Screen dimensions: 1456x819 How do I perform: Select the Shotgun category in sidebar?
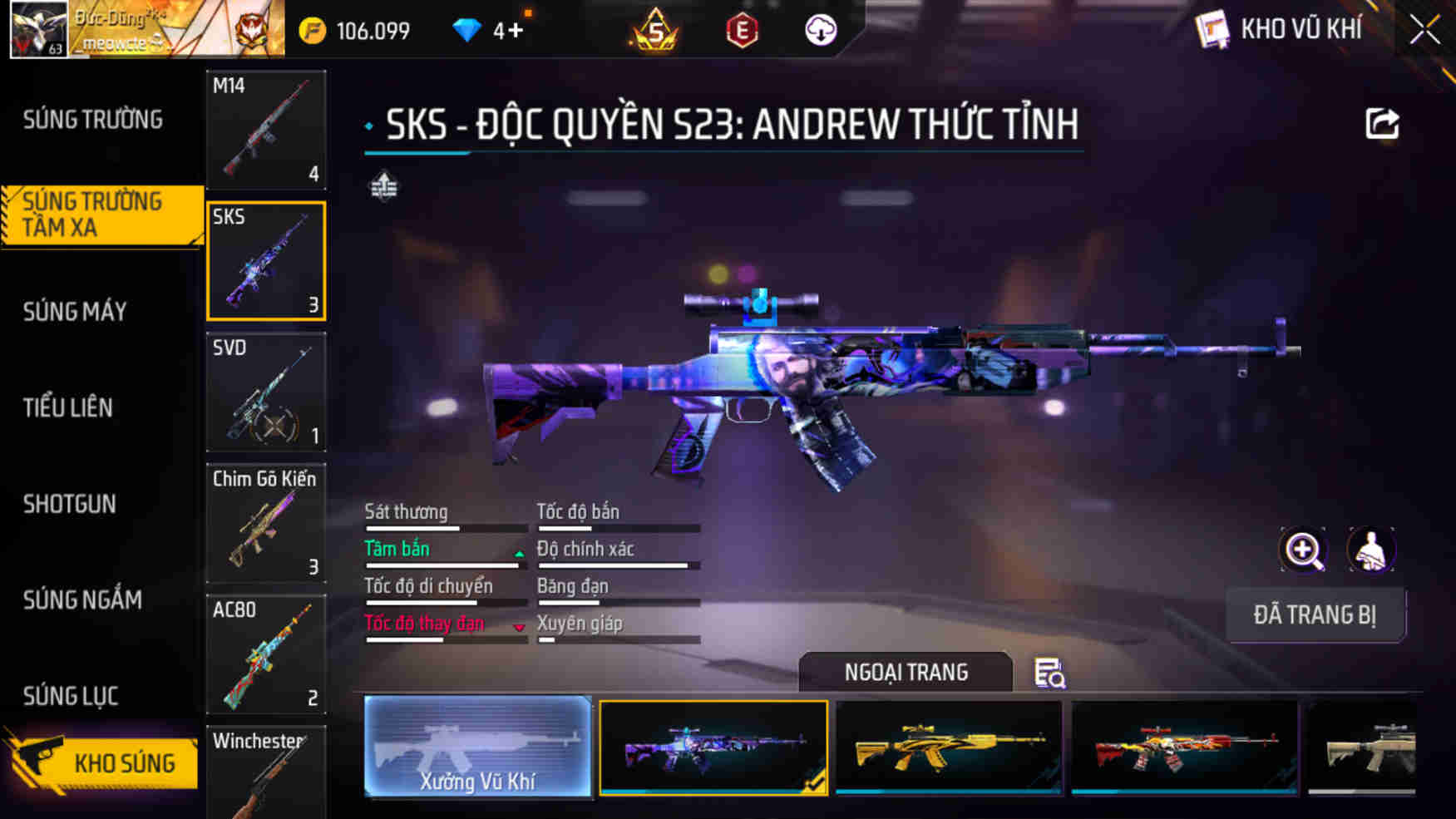71,504
